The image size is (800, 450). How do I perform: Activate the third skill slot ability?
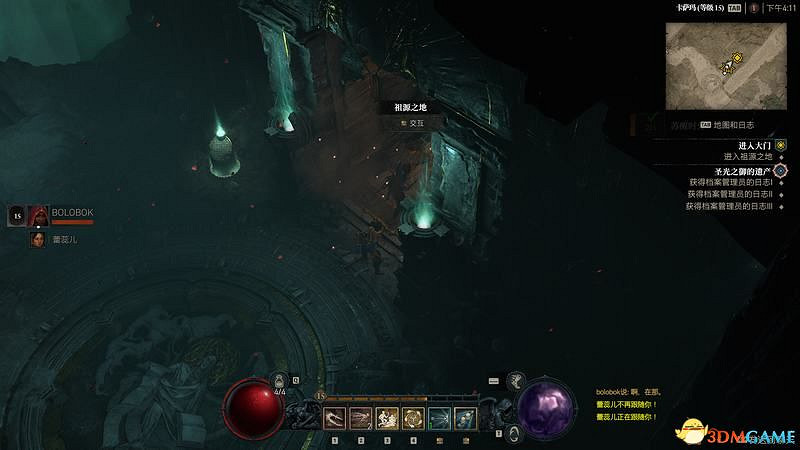[386, 418]
